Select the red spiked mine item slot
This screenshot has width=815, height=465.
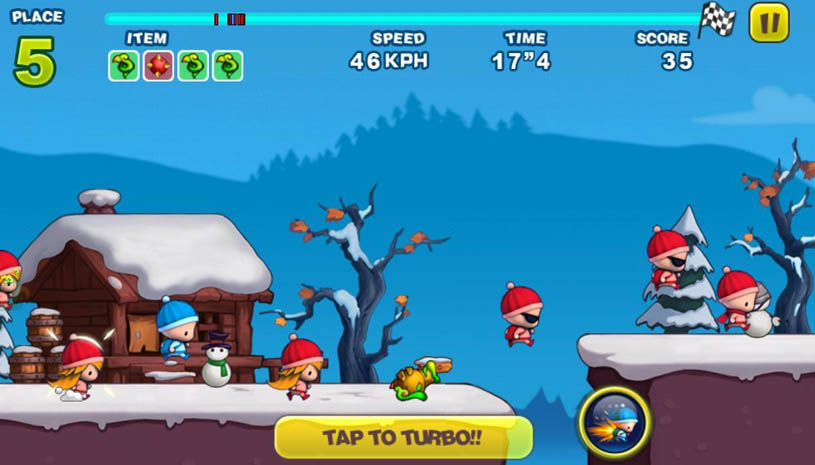158,66
